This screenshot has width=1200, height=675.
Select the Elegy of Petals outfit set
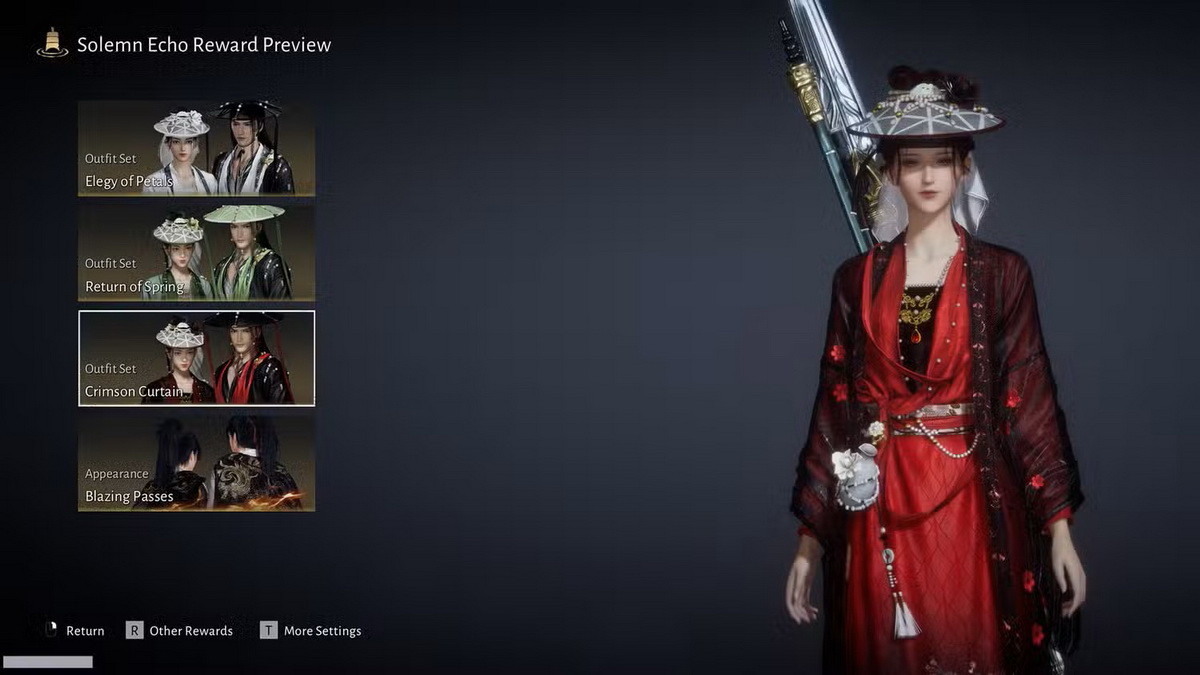pos(196,148)
